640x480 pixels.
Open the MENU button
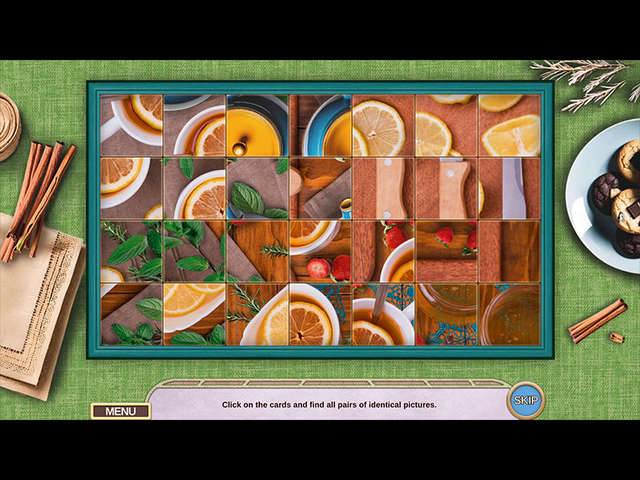120,411
